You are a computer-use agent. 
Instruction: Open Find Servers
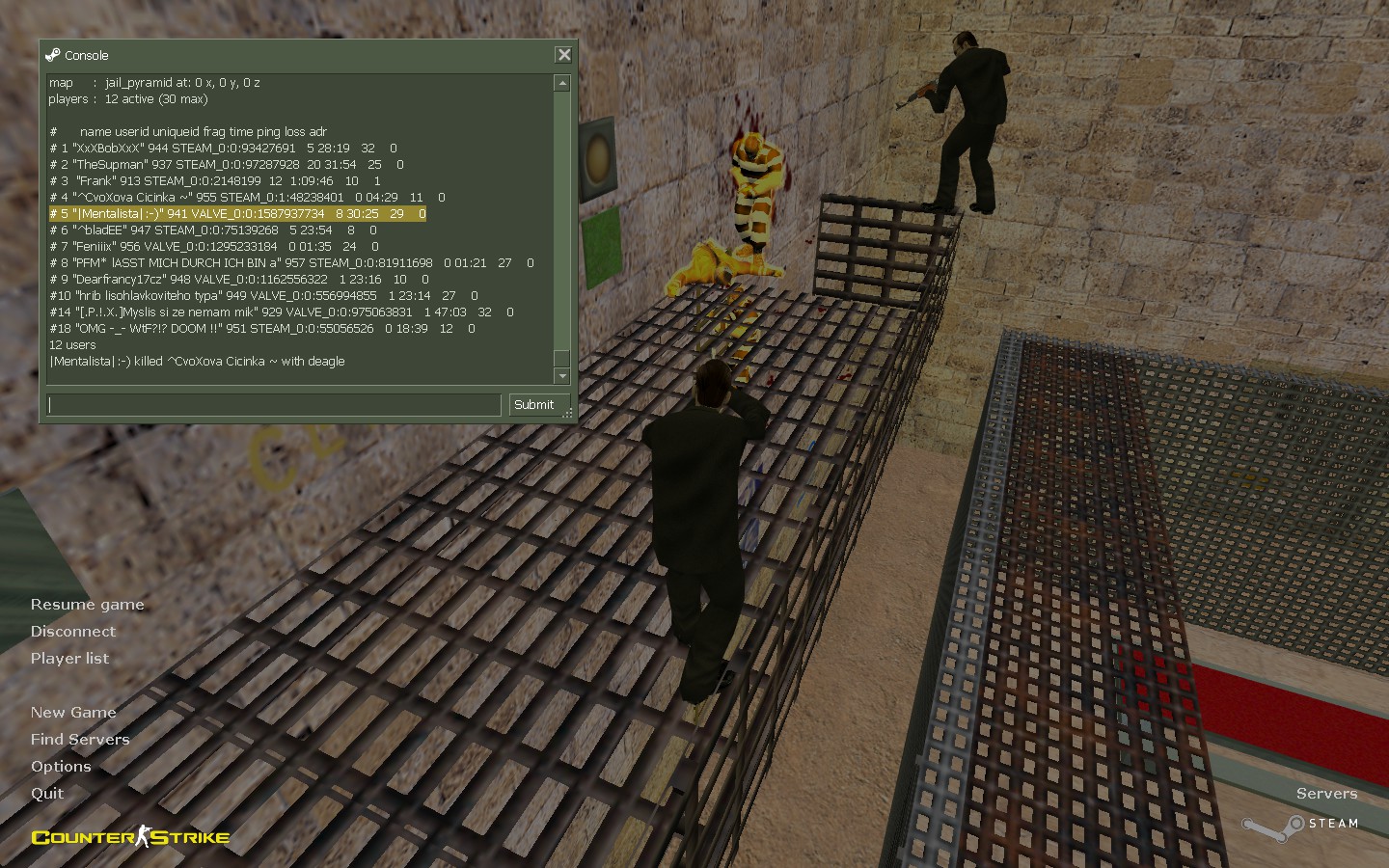pyautogui.click(x=80, y=740)
